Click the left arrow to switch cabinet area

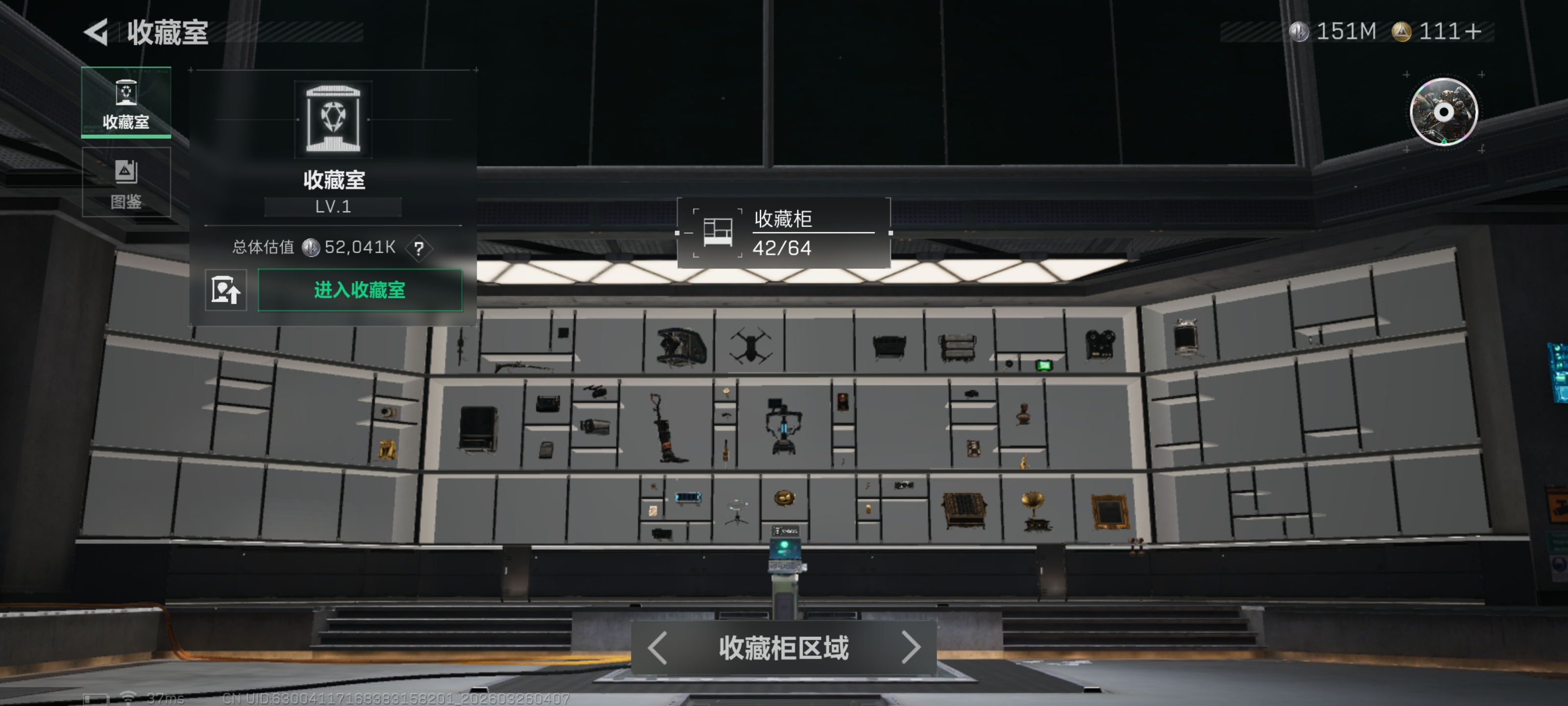[x=656, y=649]
